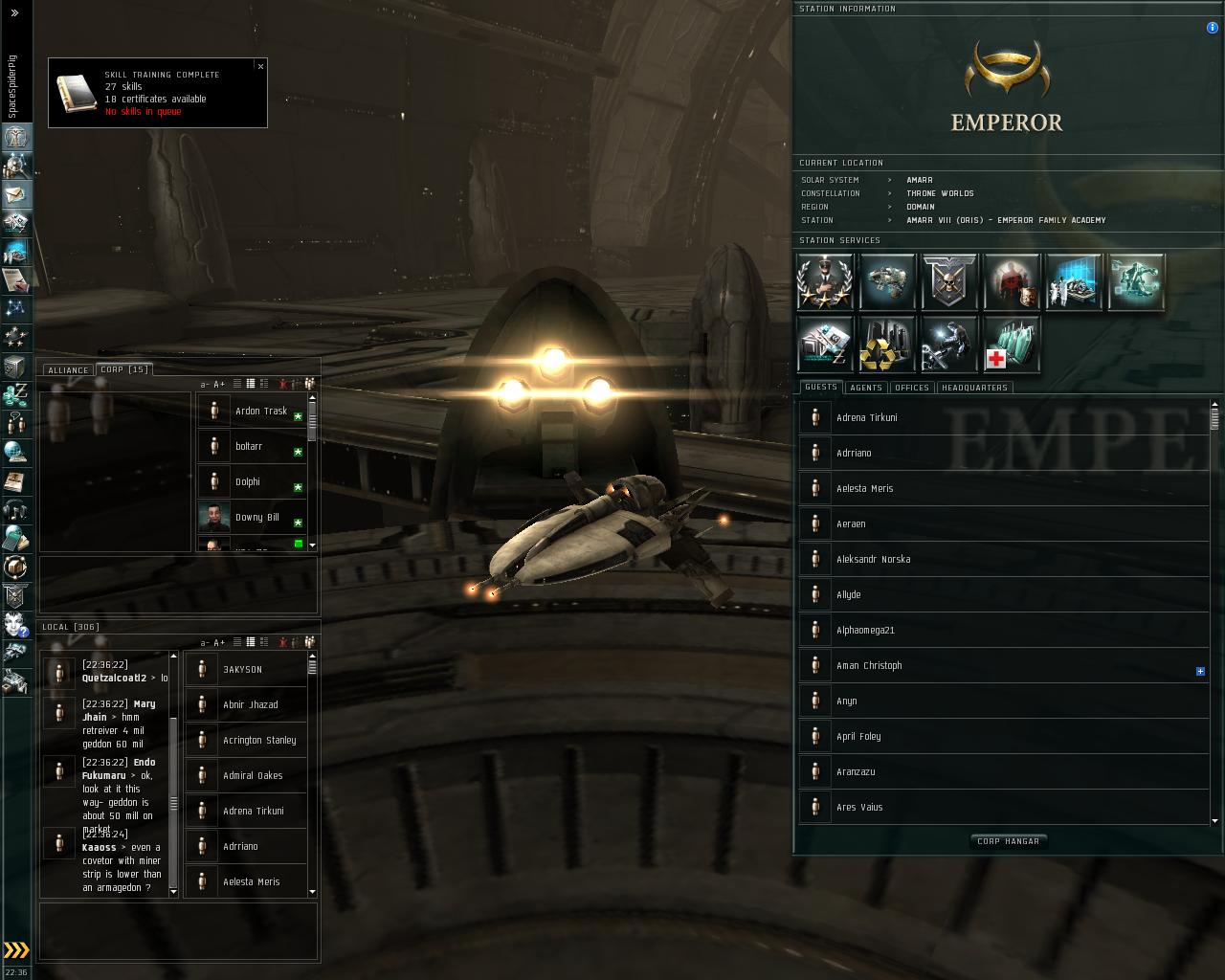Image resolution: width=1225 pixels, height=980 pixels.
Task: Open the recycling reprocessing plant service
Action: [x=887, y=345]
